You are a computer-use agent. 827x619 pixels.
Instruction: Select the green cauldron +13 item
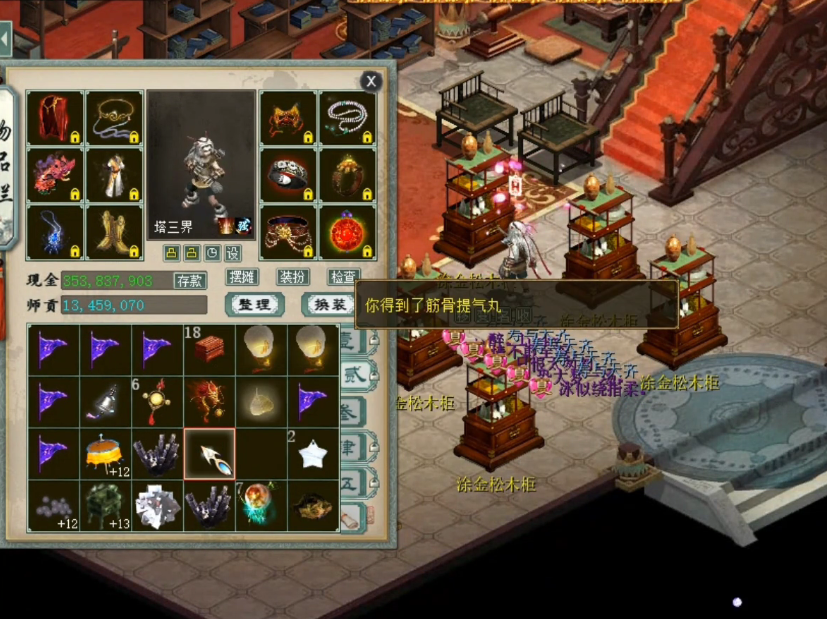point(105,505)
